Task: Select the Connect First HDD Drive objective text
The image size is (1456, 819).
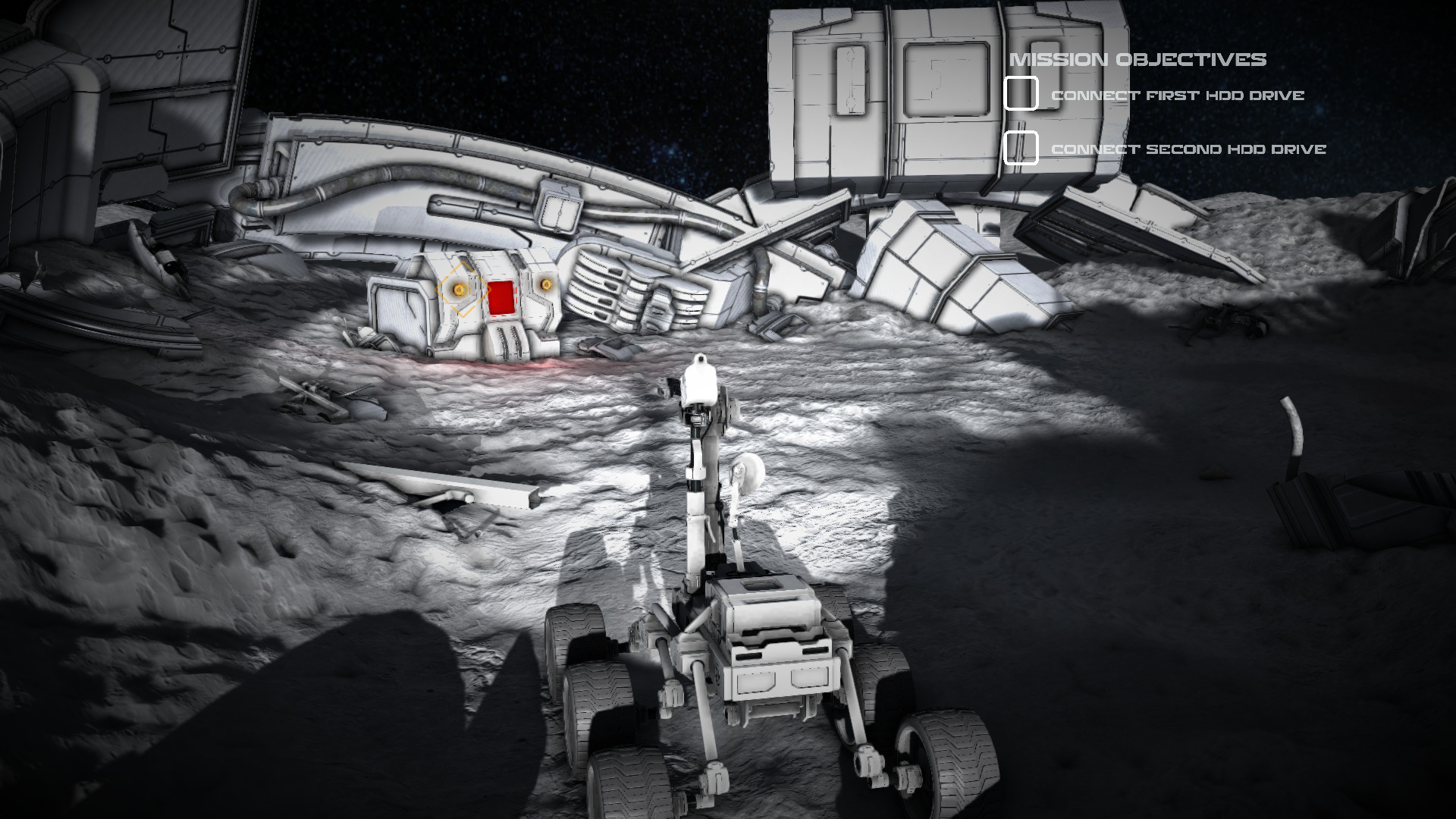Action: click(1177, 96)
